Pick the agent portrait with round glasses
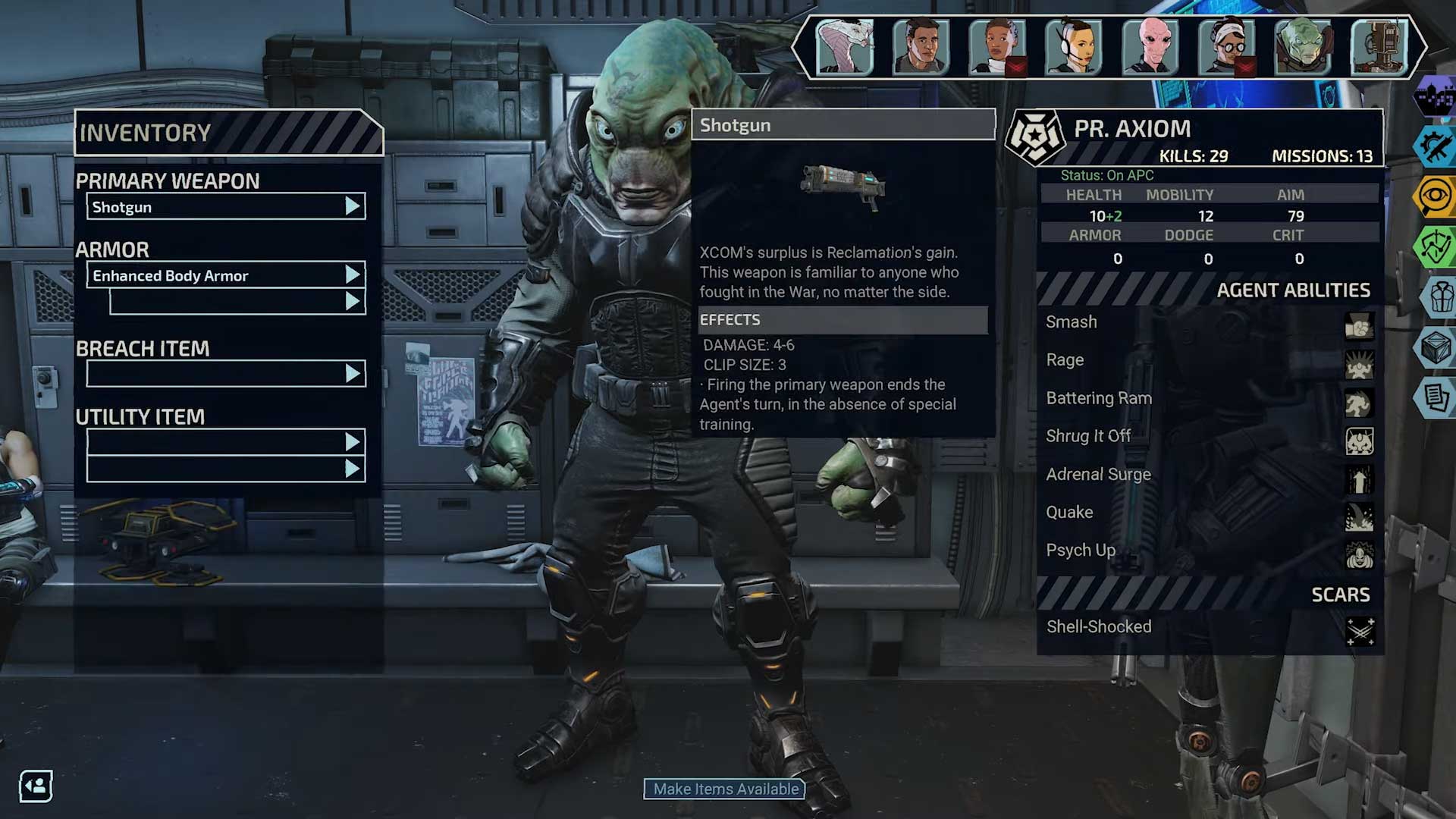1456x819 pixels. 1225,47
